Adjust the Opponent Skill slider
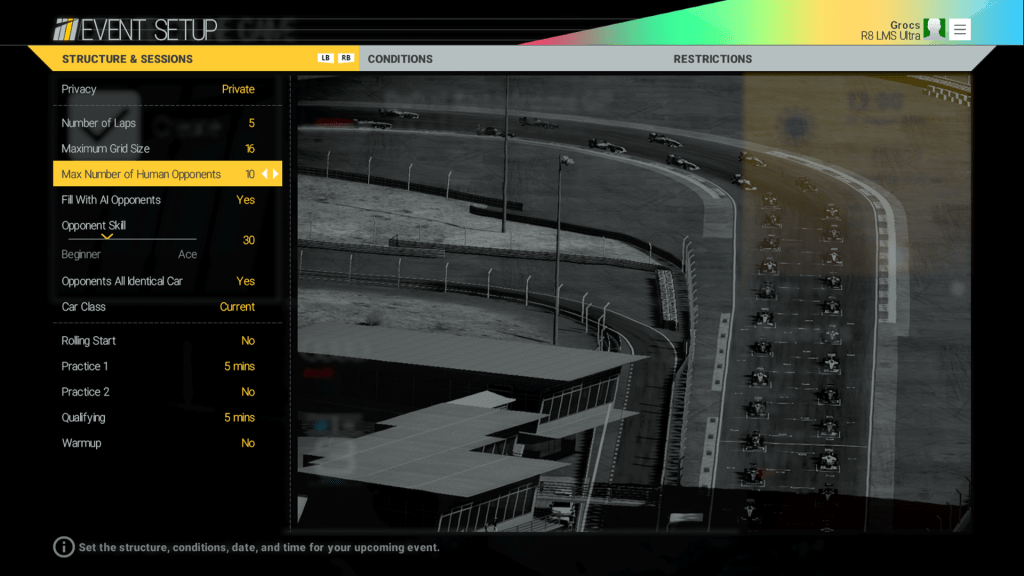The width and height of the screenshot is (1024, 576). click(129, 239)
